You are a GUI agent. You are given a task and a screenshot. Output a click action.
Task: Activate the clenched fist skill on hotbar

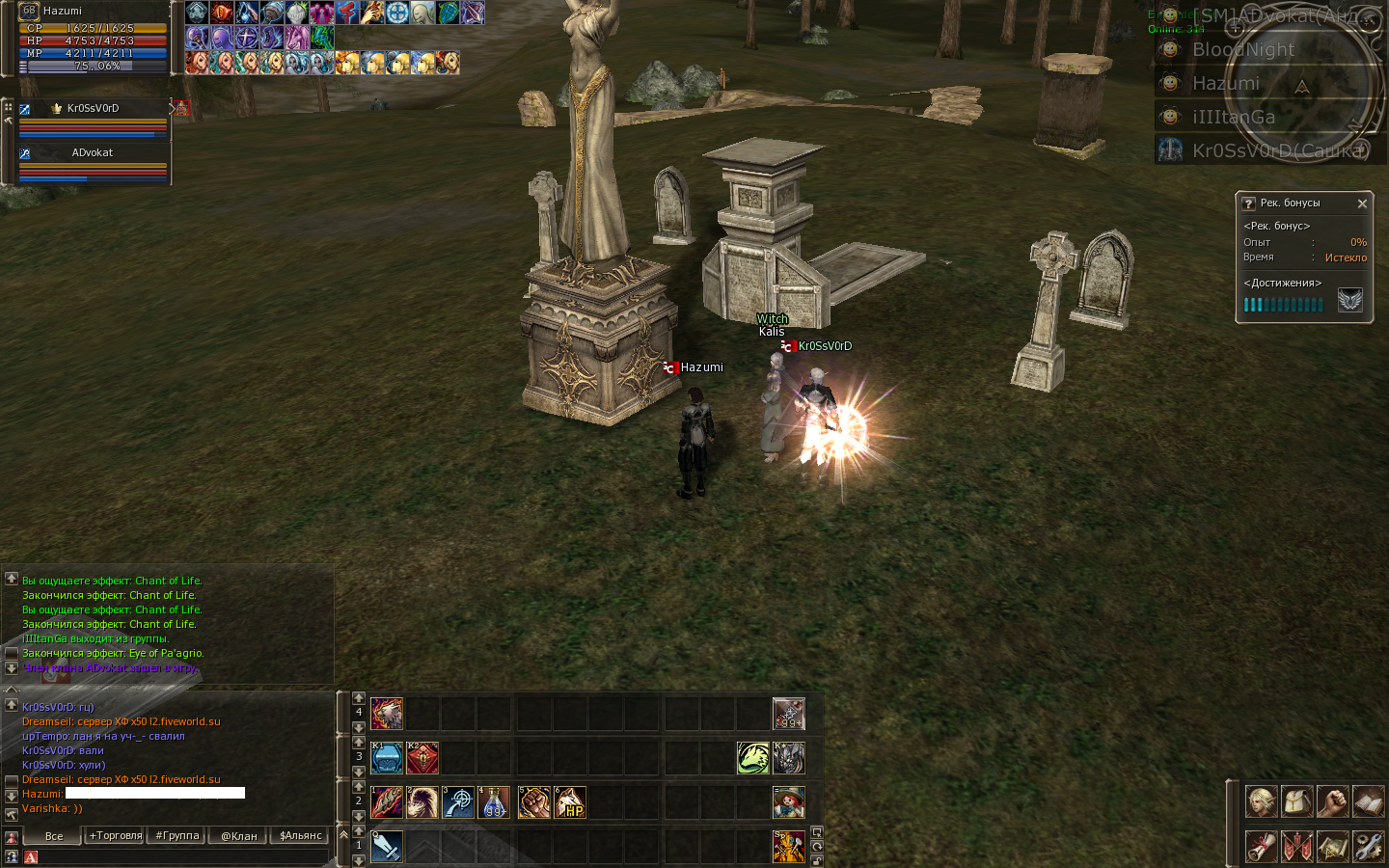click(x=533, y=802)
